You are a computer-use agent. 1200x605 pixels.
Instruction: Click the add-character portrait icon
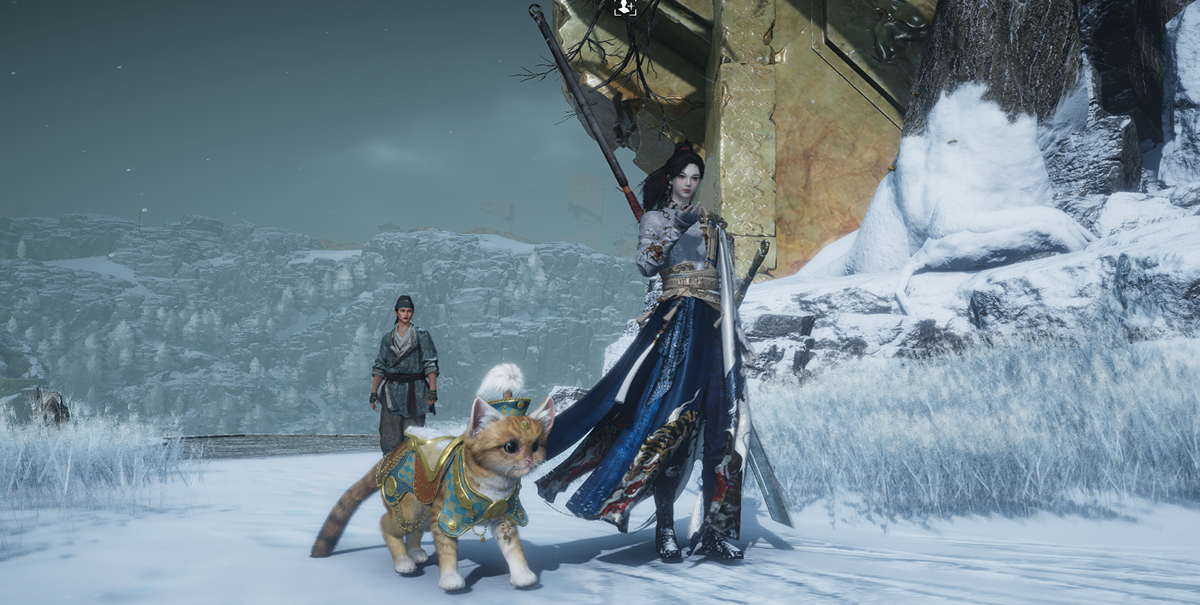coord(625,8)
